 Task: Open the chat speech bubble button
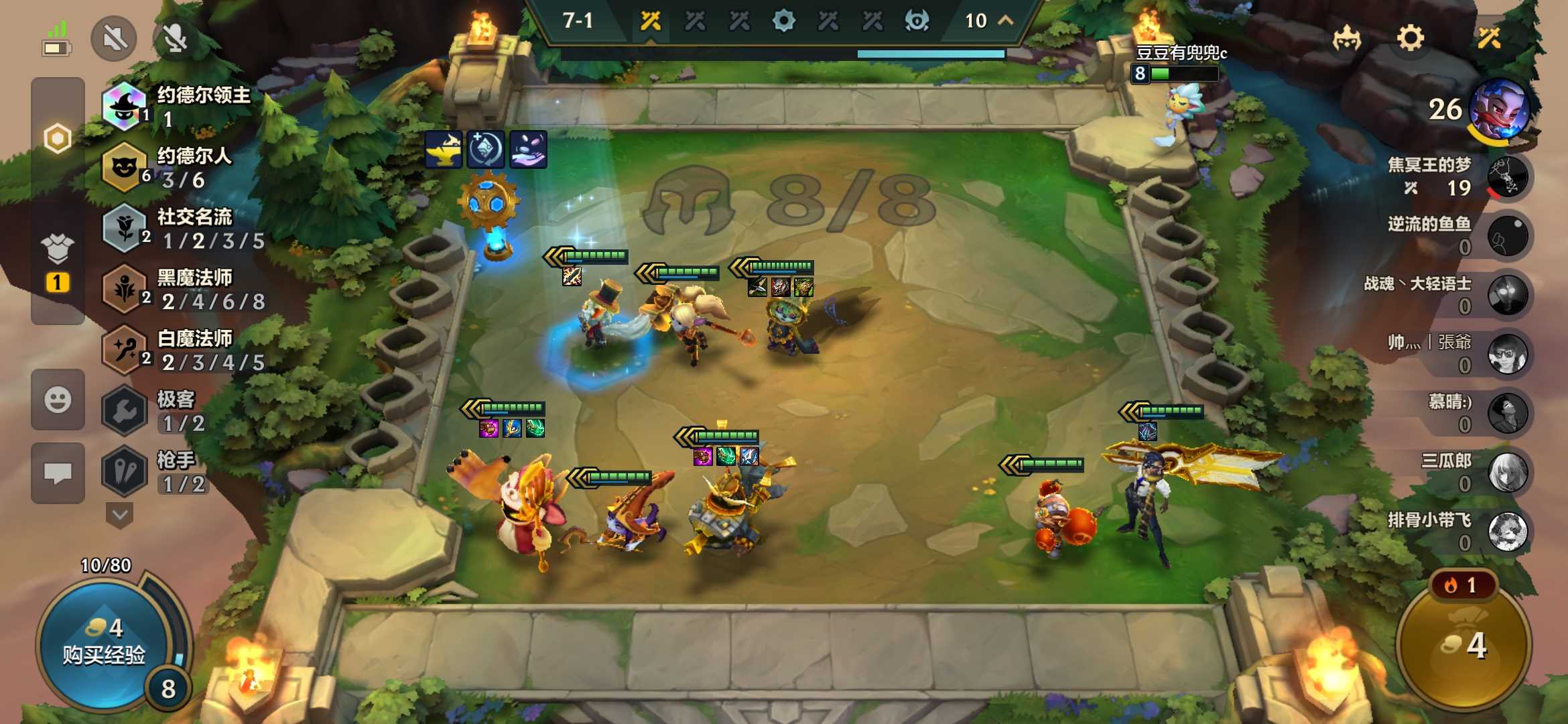coord(58,473)
